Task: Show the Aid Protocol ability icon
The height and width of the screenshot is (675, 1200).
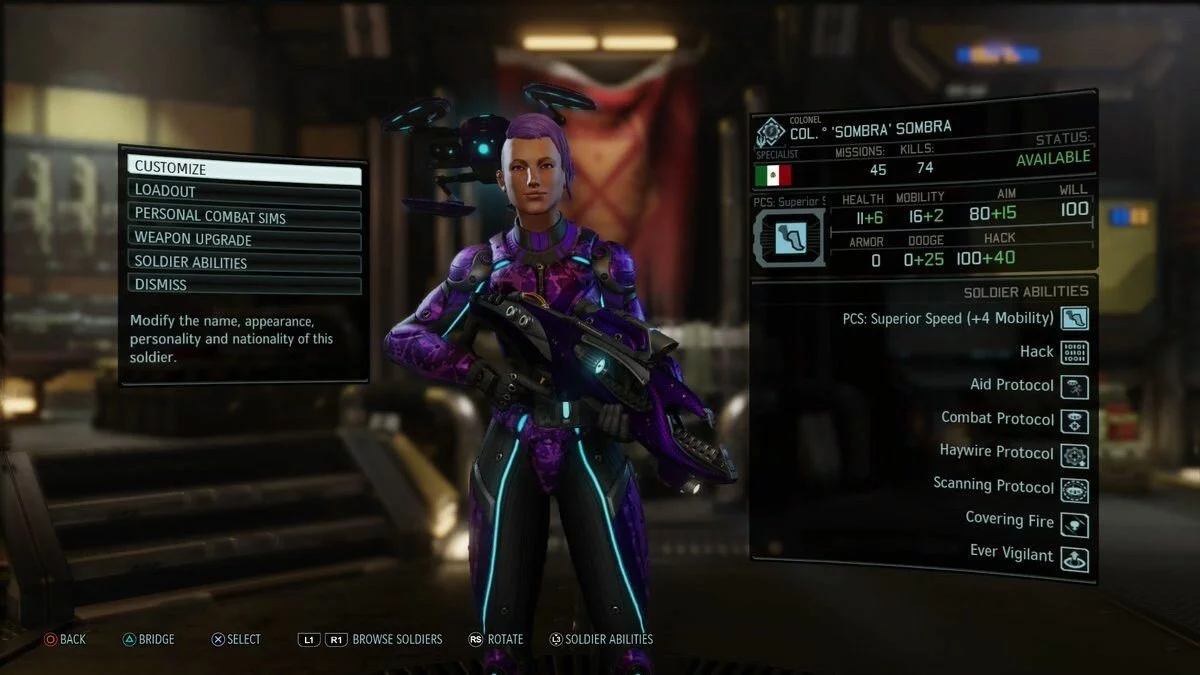Action: (x=1074, y=386)
